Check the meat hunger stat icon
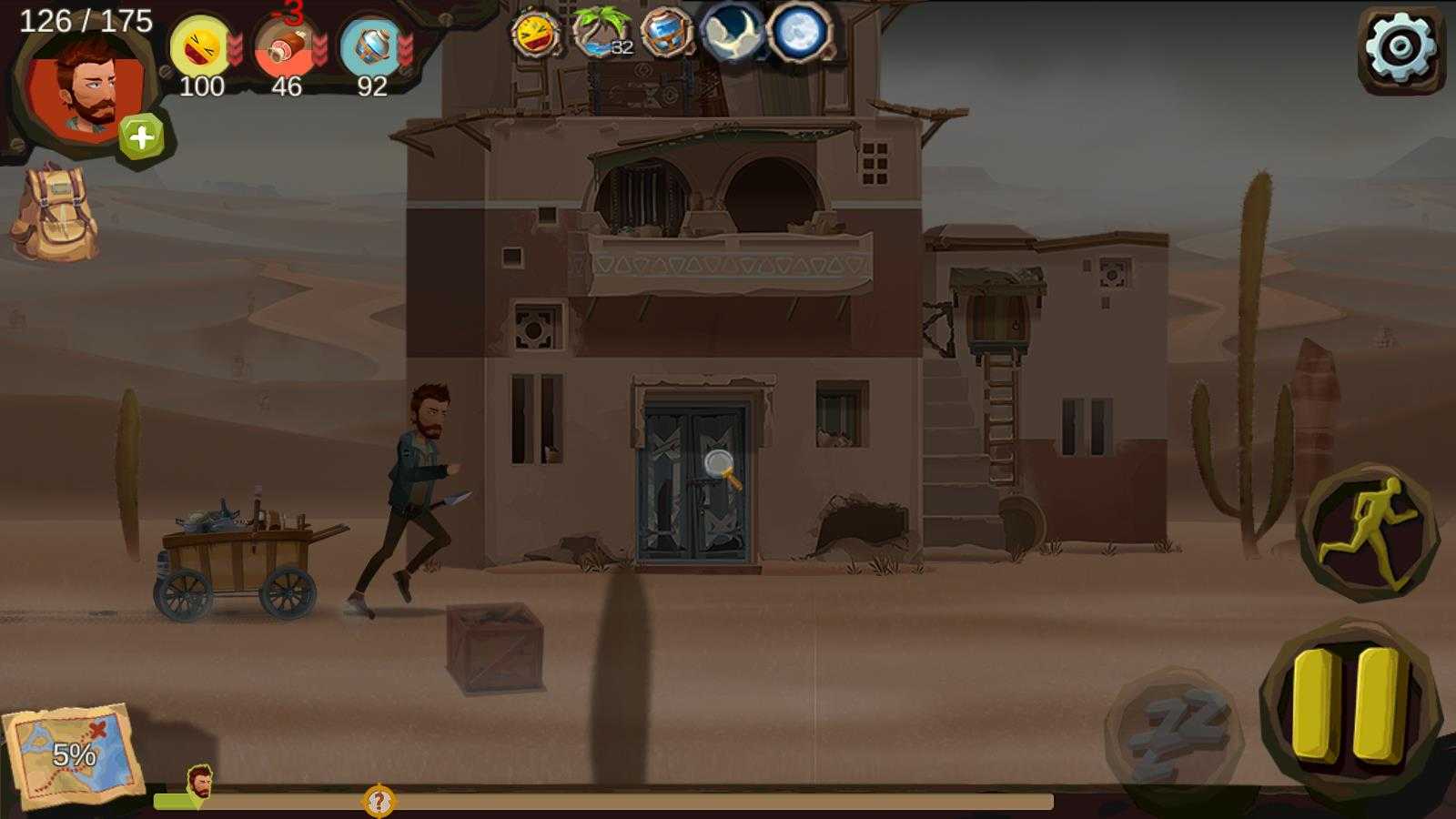Viewport: 1456px width, 819px height. 285,48
